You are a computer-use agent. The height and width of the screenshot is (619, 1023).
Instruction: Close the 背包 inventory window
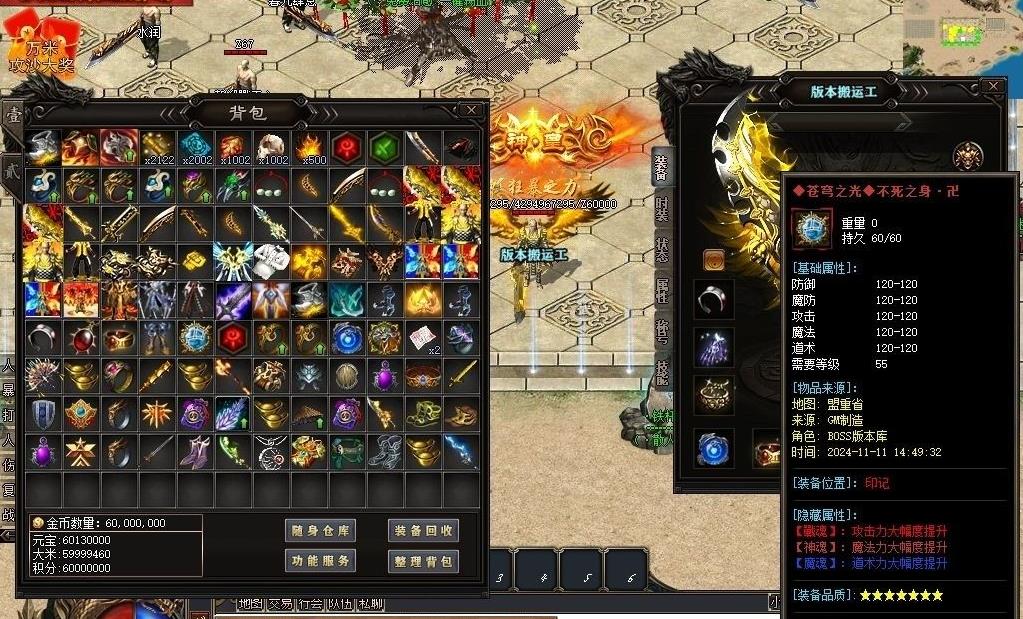(471, 110)
